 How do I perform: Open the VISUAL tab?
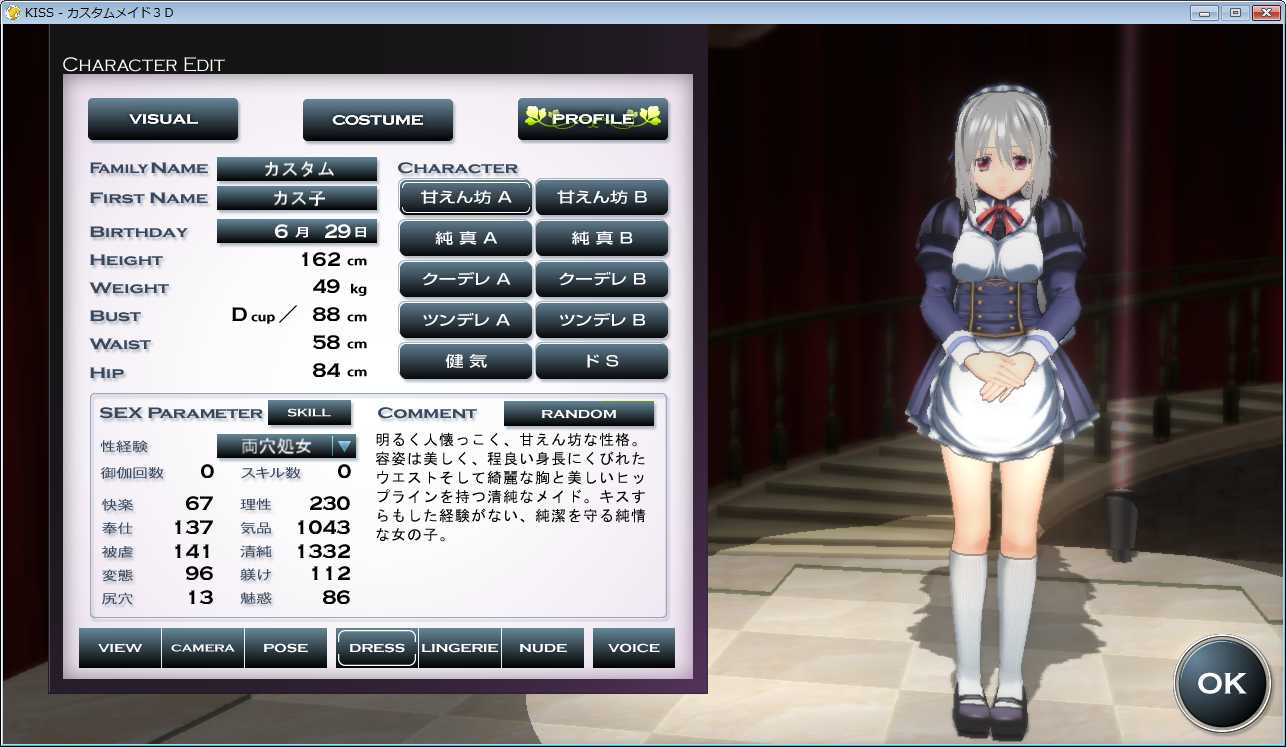pos(163,119)
